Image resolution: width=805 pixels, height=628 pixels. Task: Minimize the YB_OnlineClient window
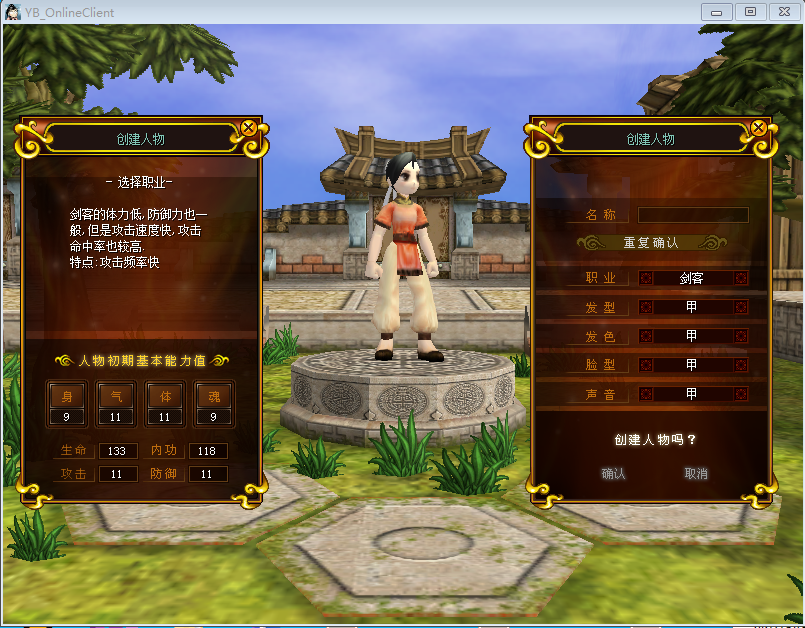pyautogui.click(x=716, y=12)
